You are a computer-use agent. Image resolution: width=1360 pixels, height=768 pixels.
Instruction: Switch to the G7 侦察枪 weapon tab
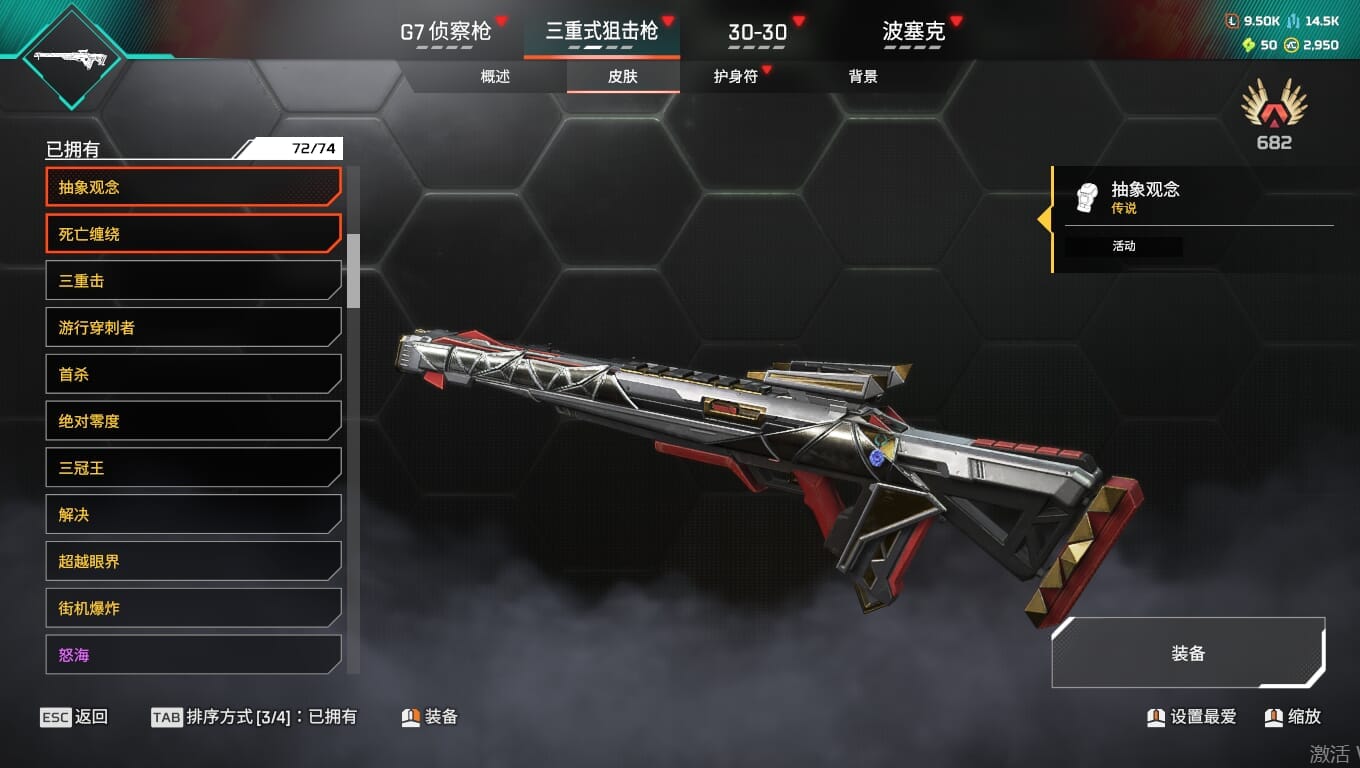446,32
